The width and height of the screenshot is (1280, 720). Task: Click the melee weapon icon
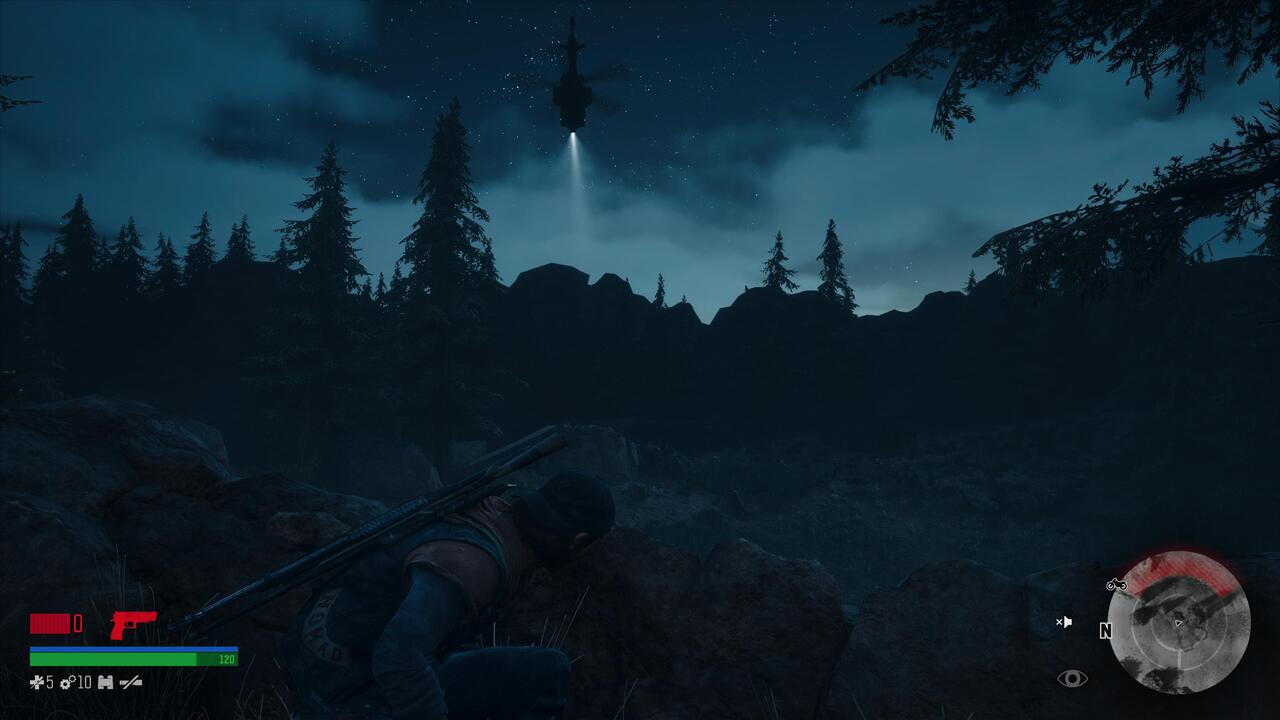[x=131, y=683]
